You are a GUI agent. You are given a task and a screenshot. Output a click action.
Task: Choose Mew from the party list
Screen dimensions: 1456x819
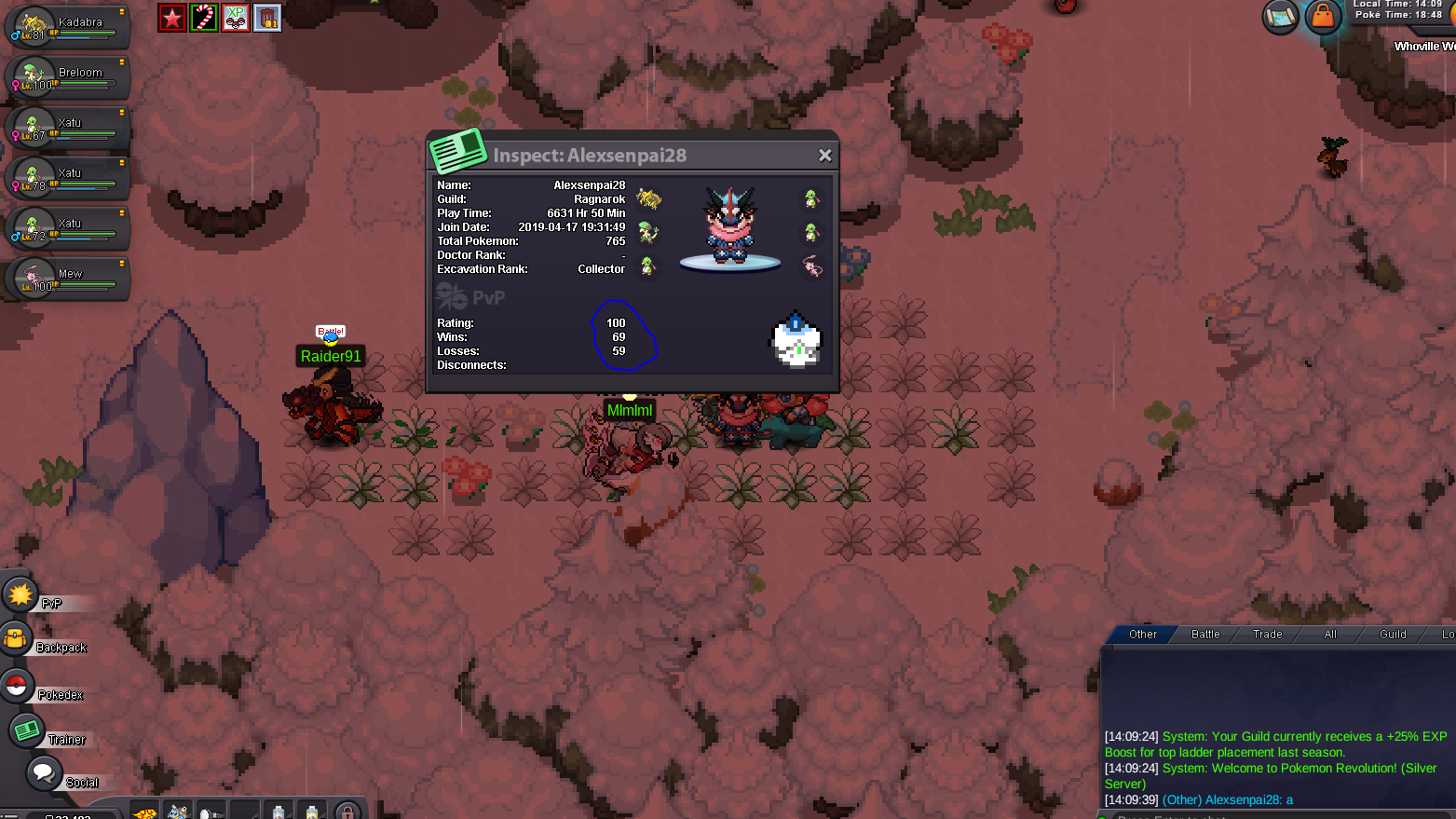[x=67, y=279]
